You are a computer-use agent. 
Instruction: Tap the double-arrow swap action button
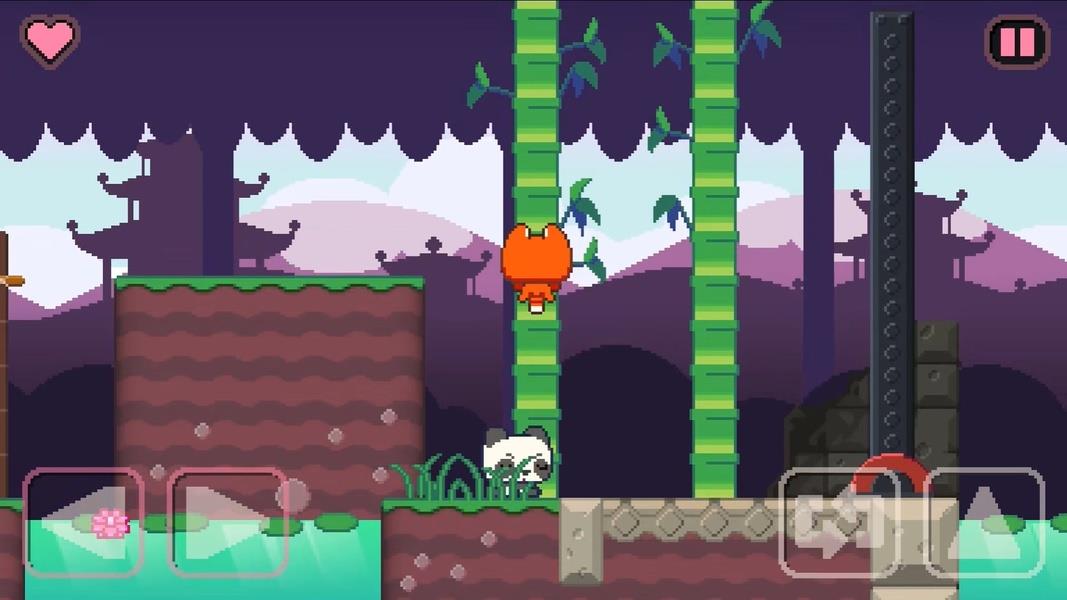838,523
